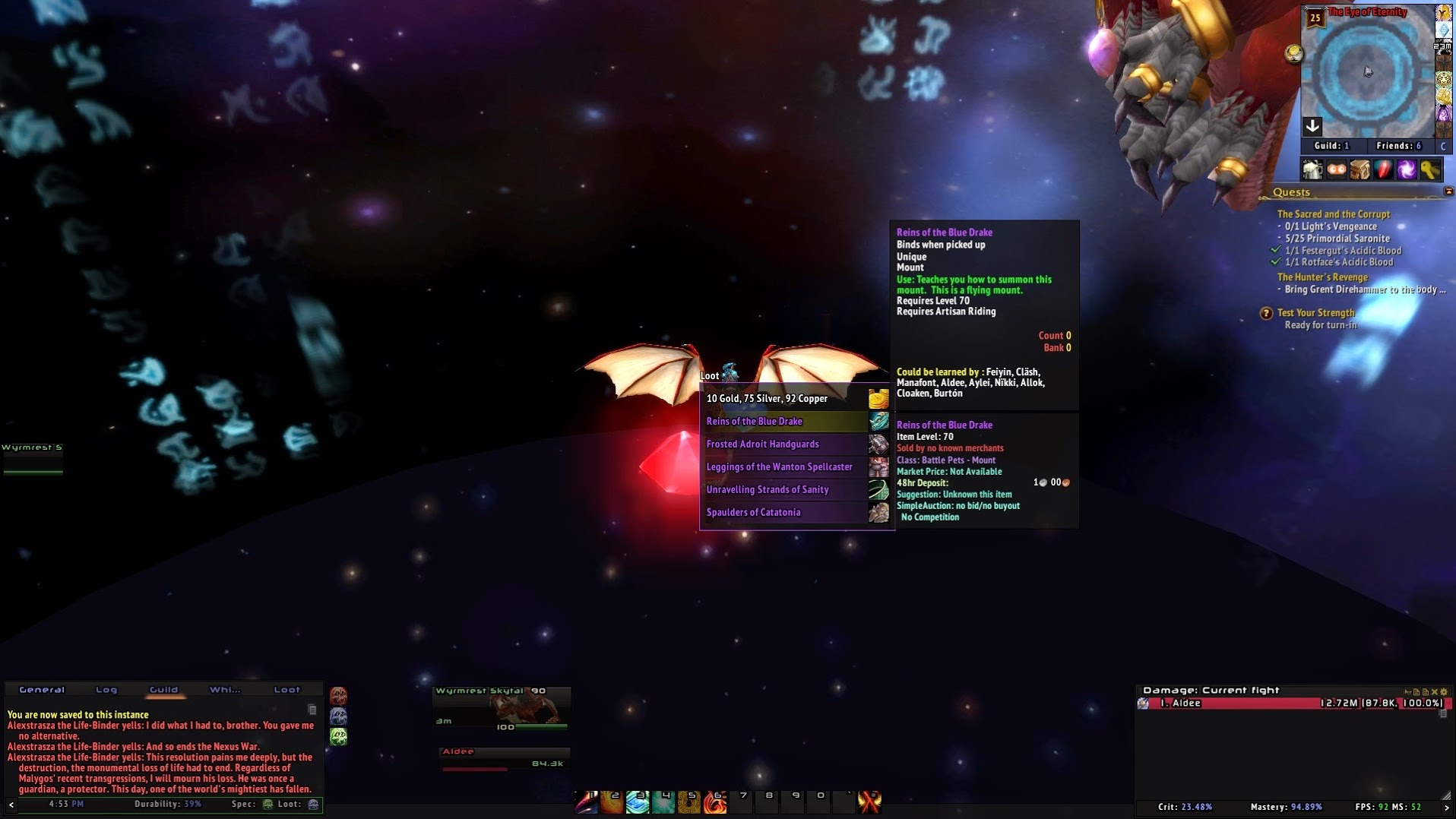Screen dimensions: 1456x819
Task: Loot Frosted Adroit Handguards
Action: (786, 444)
